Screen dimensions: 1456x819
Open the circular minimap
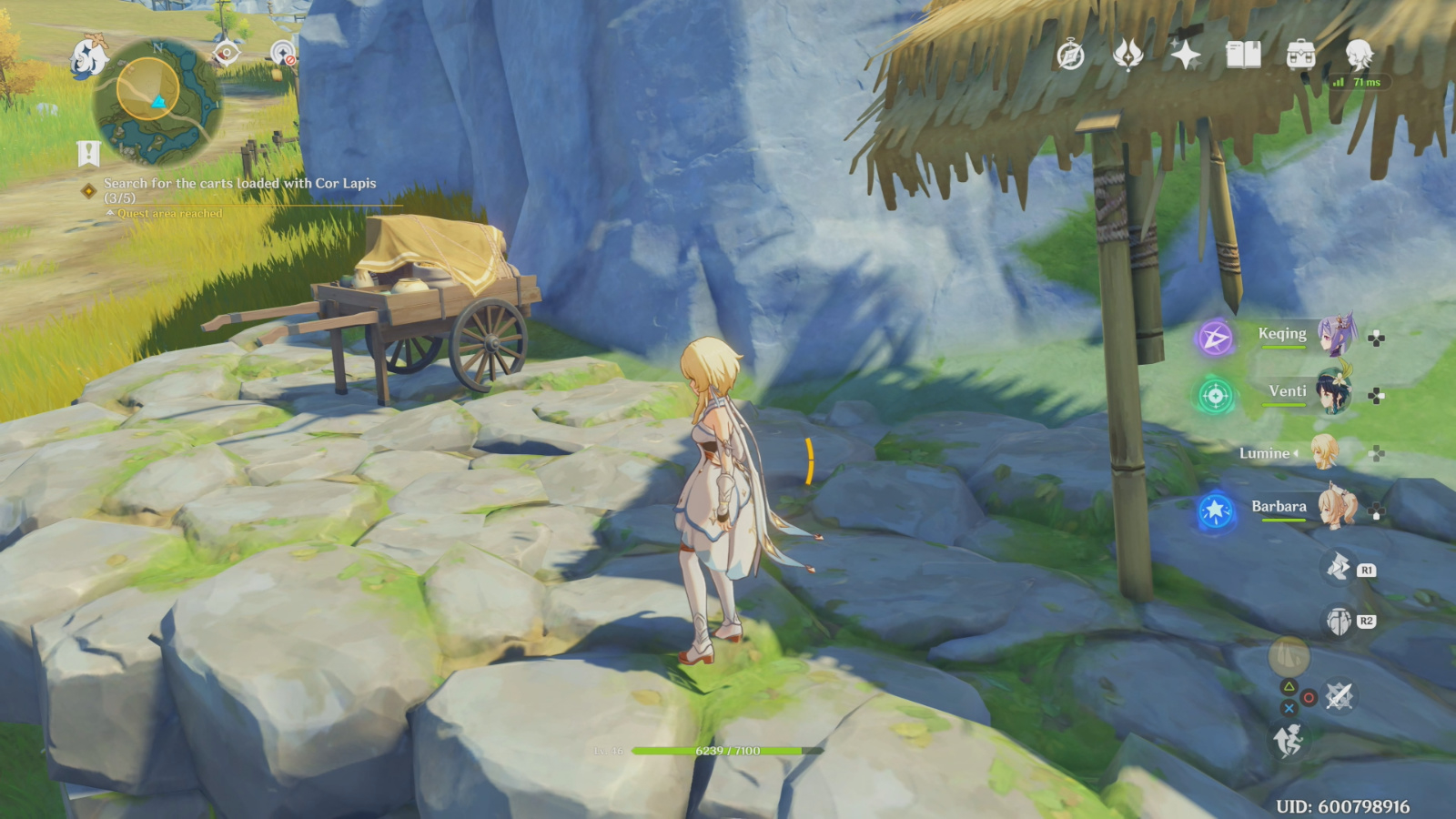click(157, 101)
